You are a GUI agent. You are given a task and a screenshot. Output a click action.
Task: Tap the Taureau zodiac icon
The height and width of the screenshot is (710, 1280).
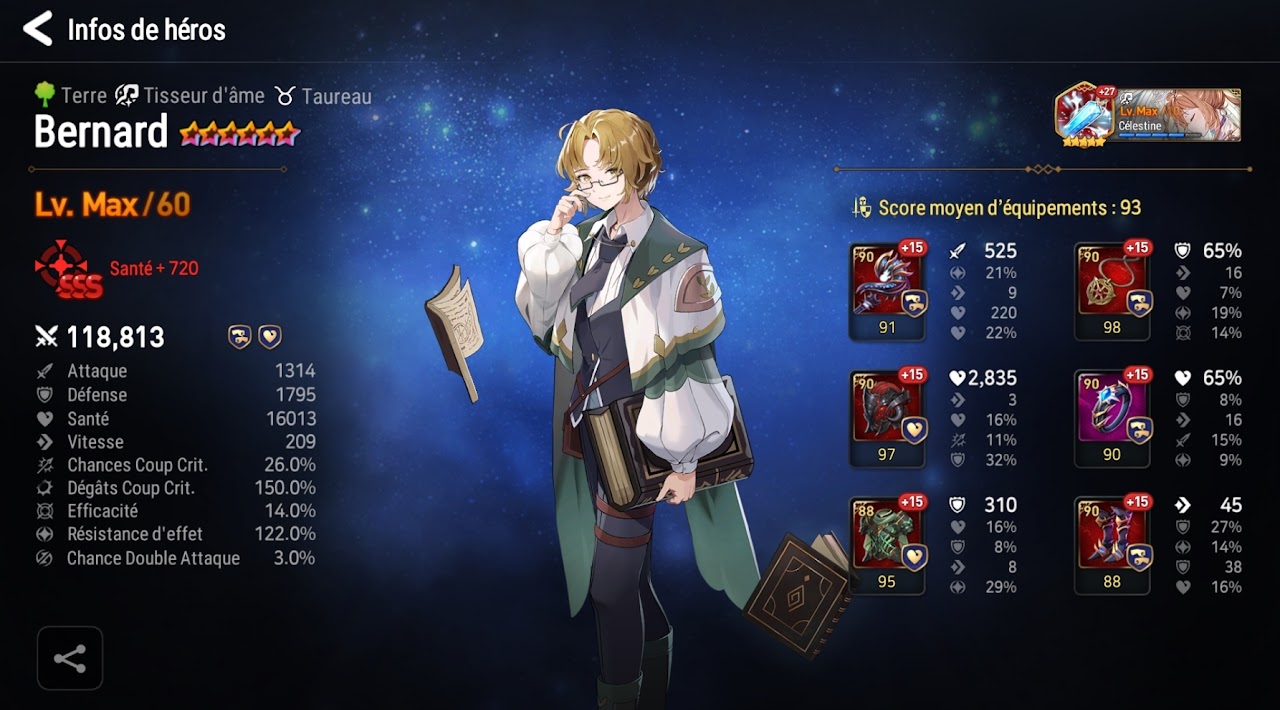[286, 96]
